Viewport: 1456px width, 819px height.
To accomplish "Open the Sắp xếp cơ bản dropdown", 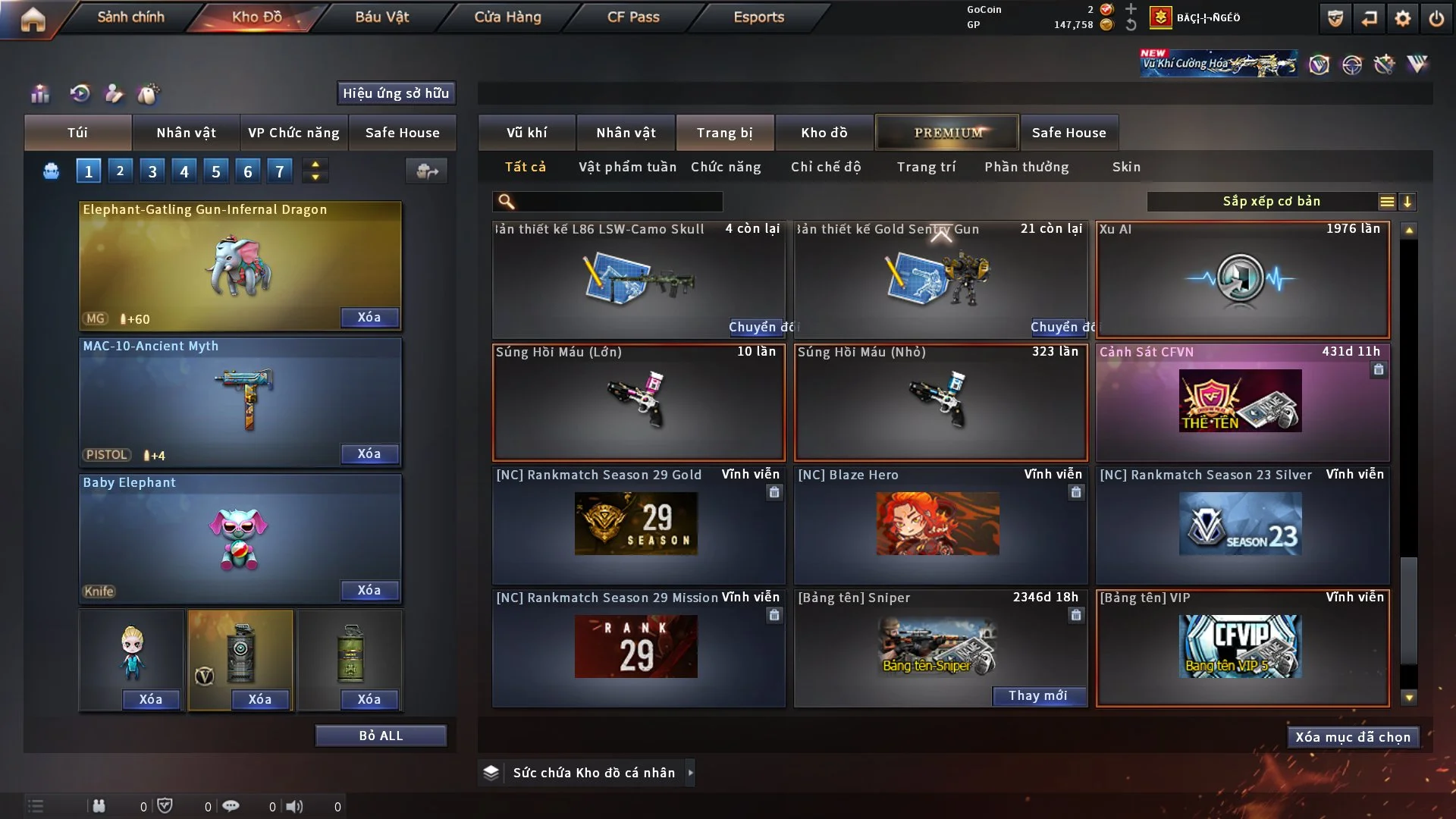I will (1271, 202).
